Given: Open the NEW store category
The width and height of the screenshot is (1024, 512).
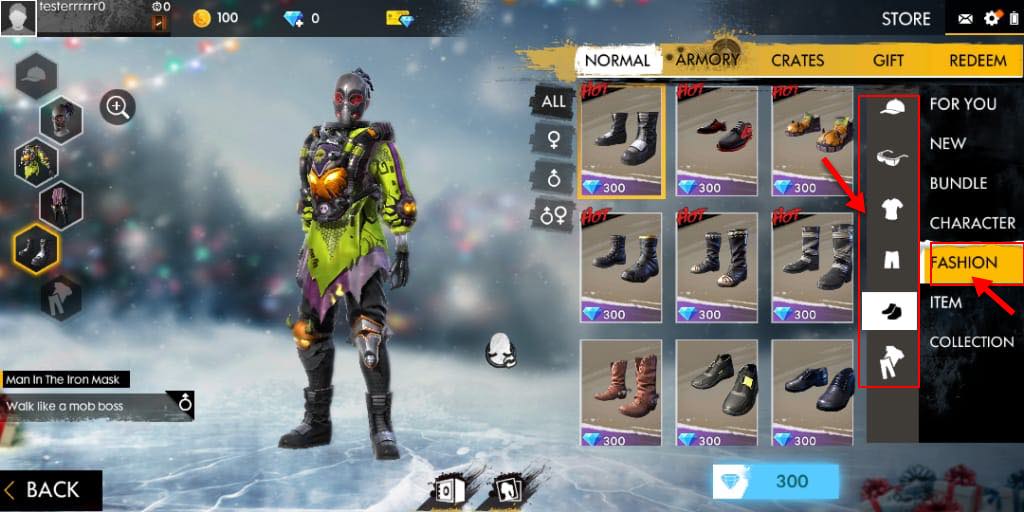Looking at the screenshot, I should pyautogui.click(x=948, y=143).
